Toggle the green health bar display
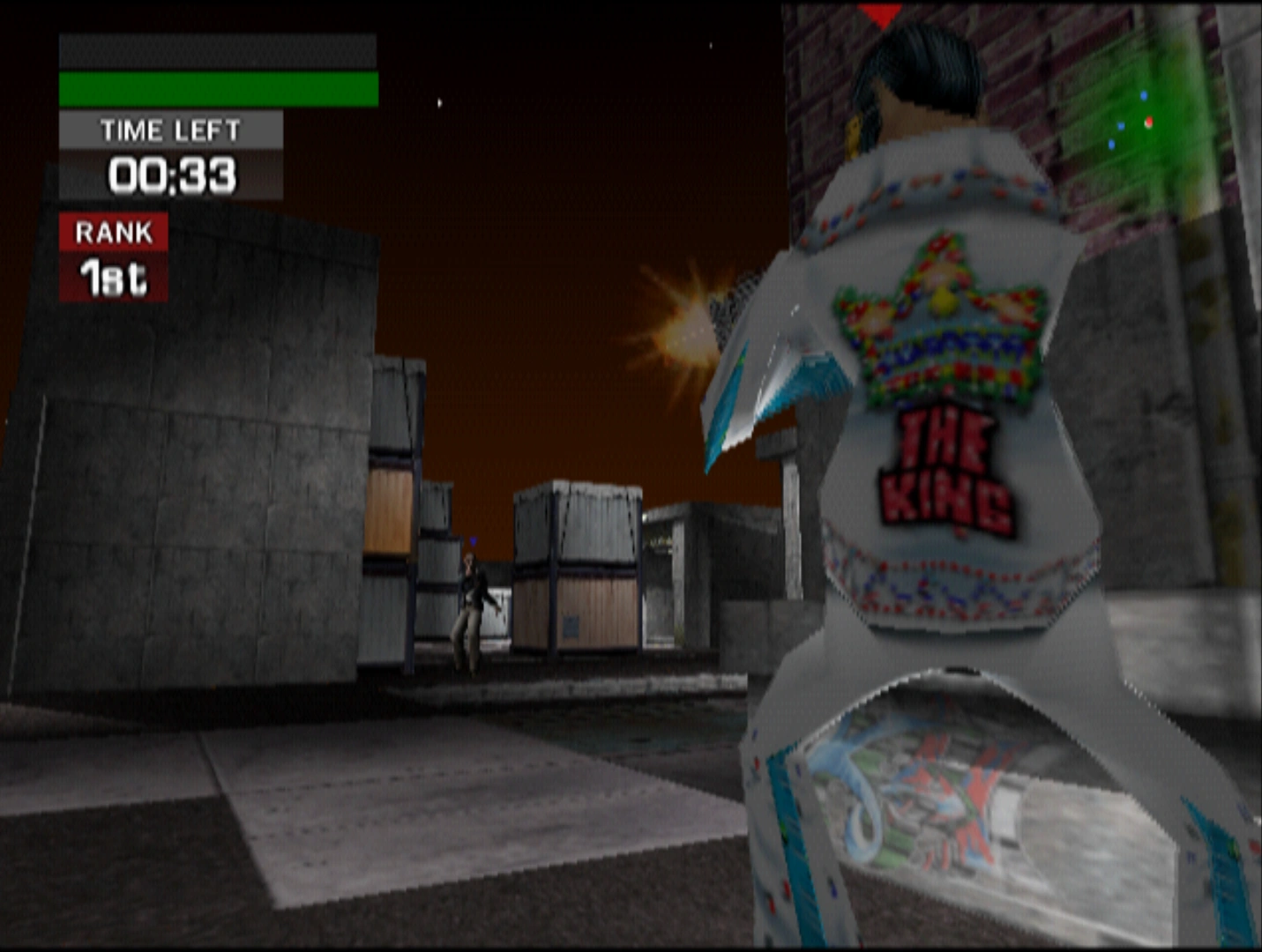The image size is (1262, 952). (216, 88)
